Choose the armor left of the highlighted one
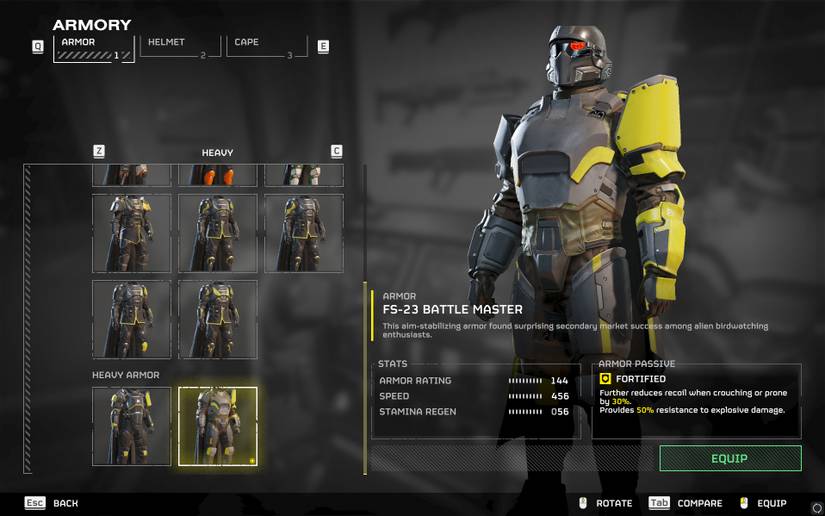Viewport: 825px width, 516px height. 132,426
